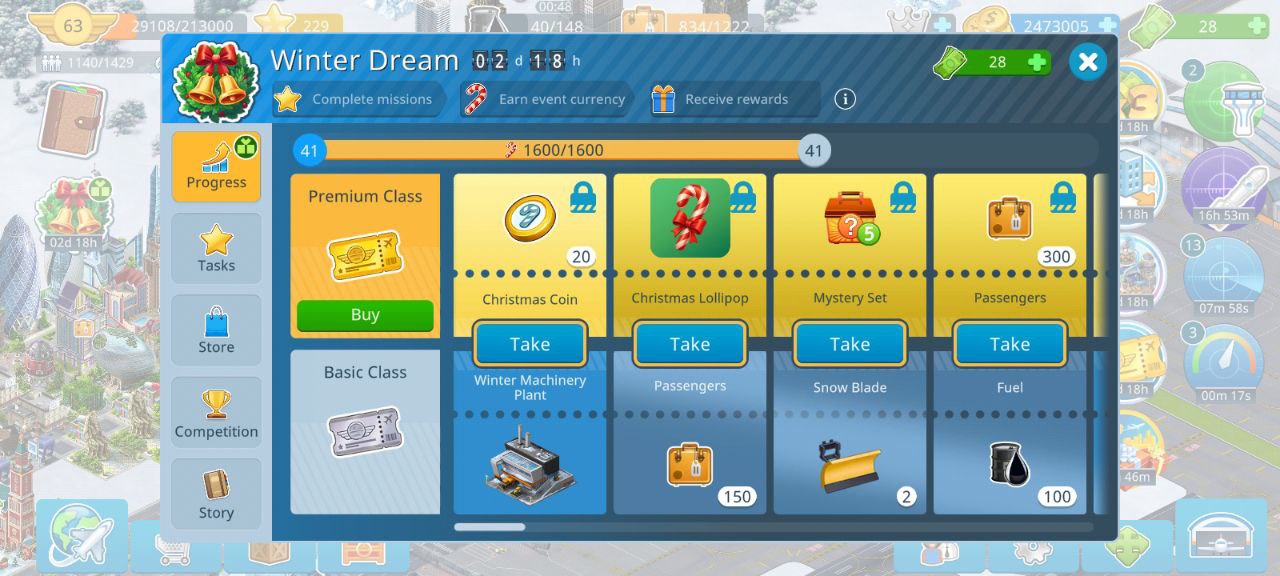Take the 150 Passengers basic reward
The image size is (1280, 576).
click(690, 344)
